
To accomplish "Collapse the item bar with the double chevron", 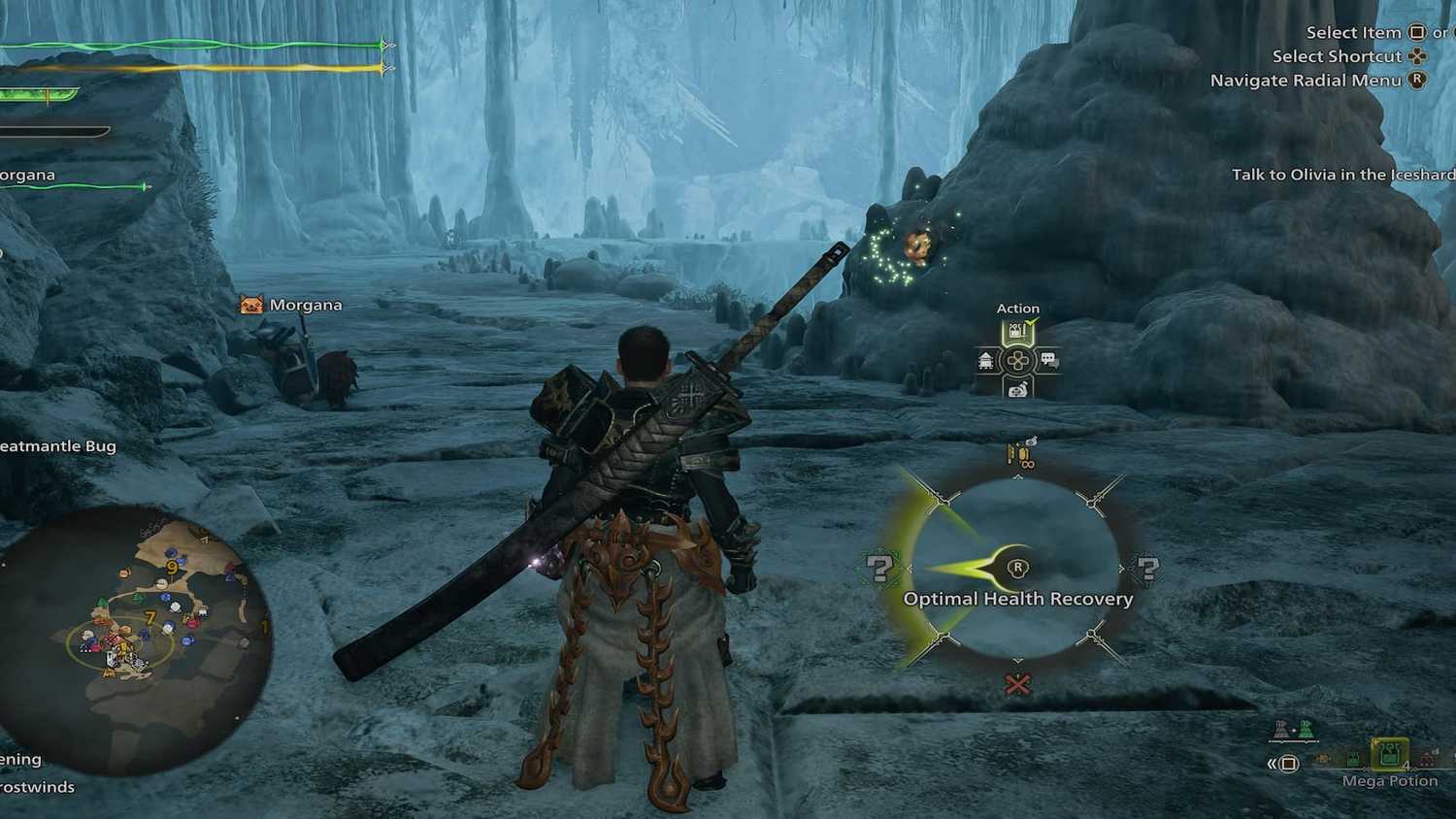I will pos(1272,763).
